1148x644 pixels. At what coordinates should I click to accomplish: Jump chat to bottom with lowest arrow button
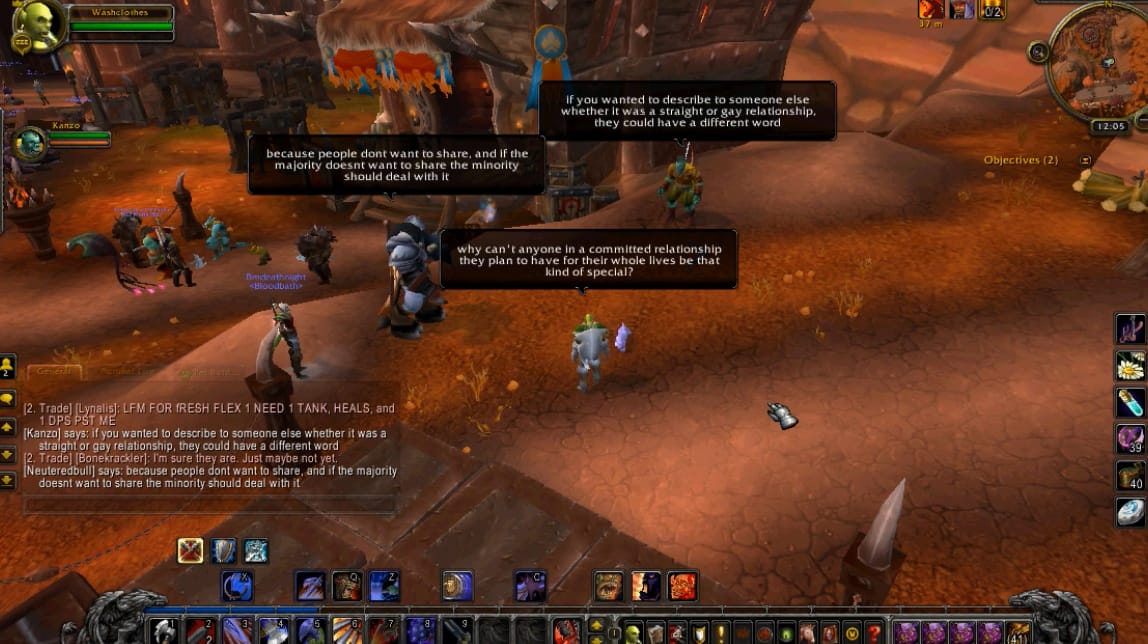[8, 480]
